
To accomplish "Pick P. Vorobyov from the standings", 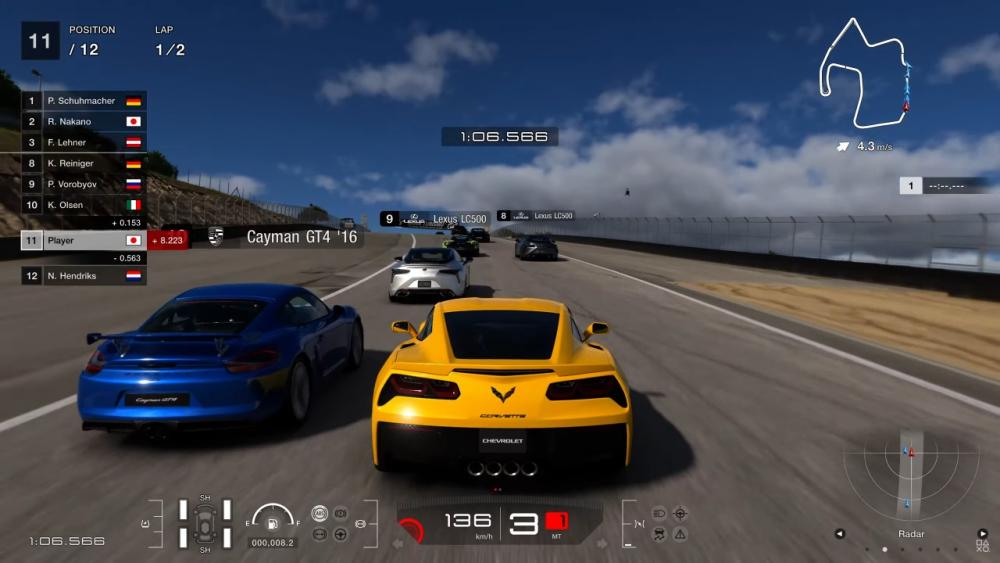I will click(x=84, y=184).
